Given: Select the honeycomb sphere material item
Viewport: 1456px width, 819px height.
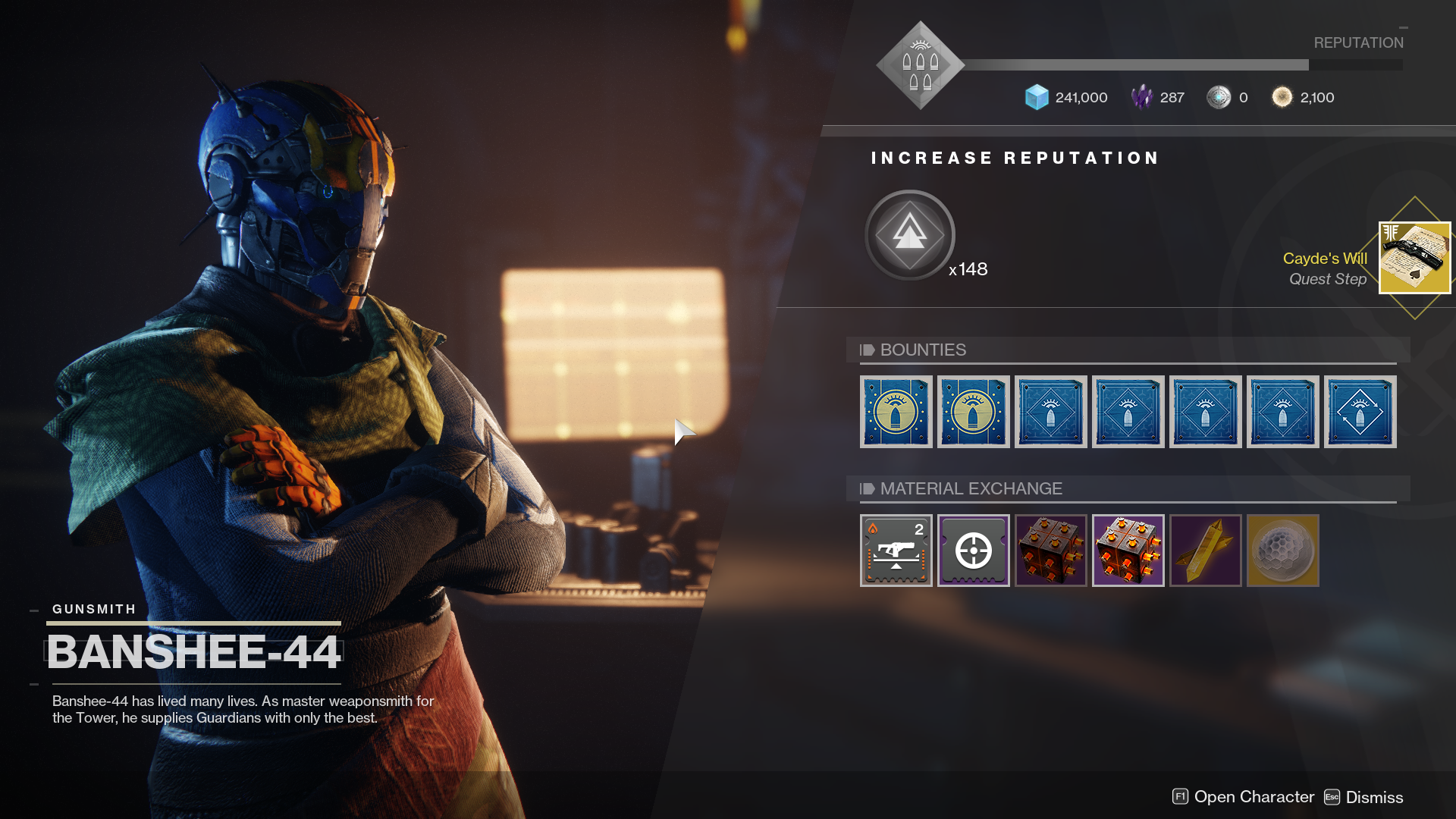Looking at the screenshot, I should click(1282, 551).
